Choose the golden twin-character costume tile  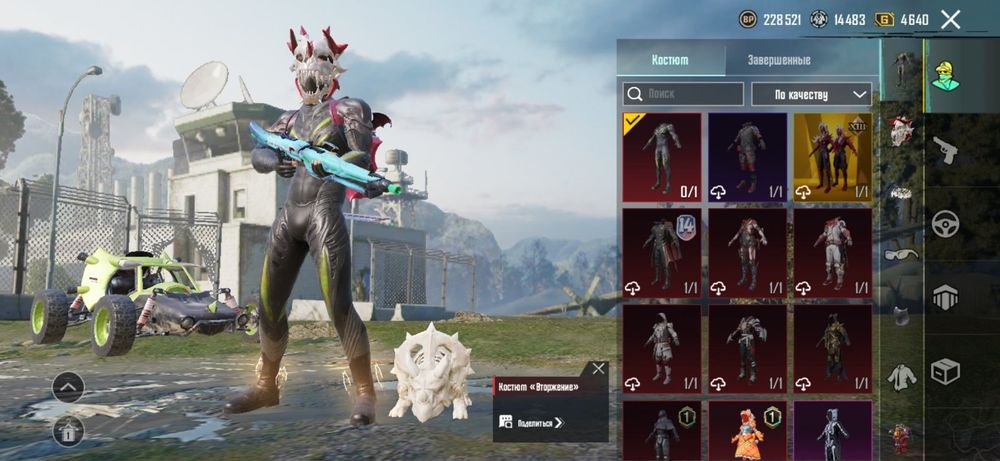pyautogui.click(x=832, y=157)
